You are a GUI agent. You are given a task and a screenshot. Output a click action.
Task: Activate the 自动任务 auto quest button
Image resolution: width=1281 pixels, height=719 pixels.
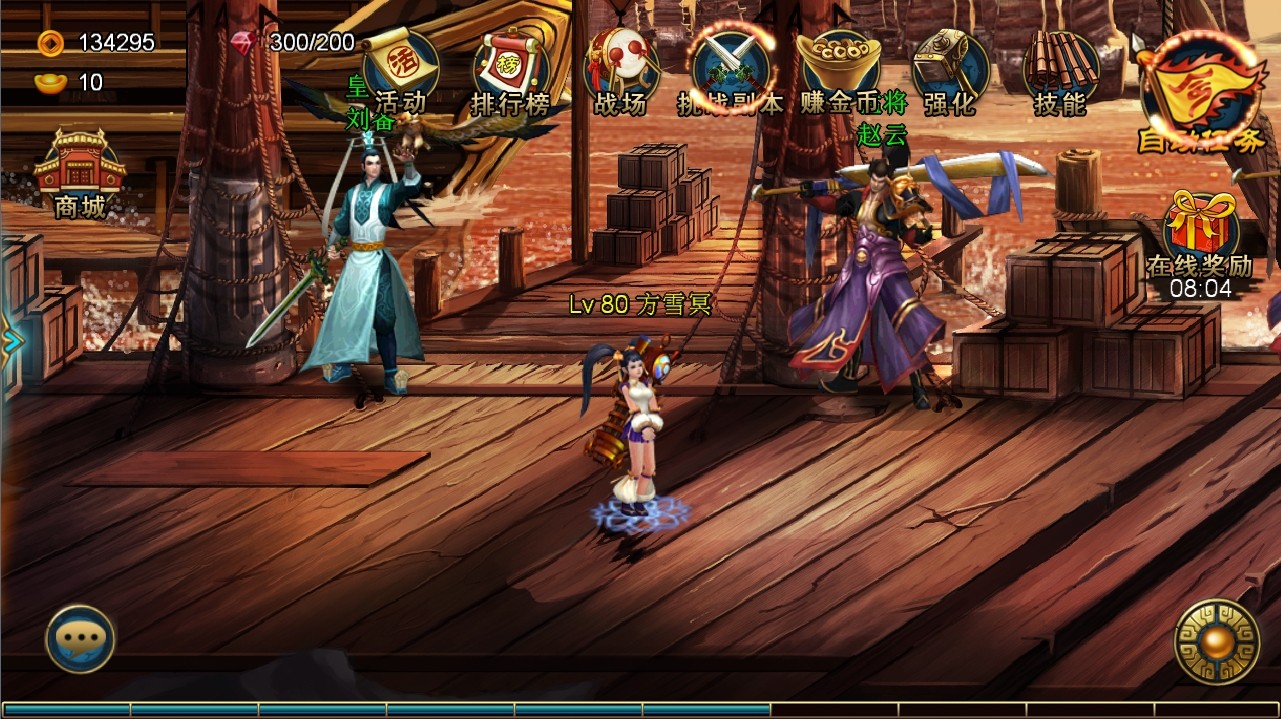(x=1200, y=92)
